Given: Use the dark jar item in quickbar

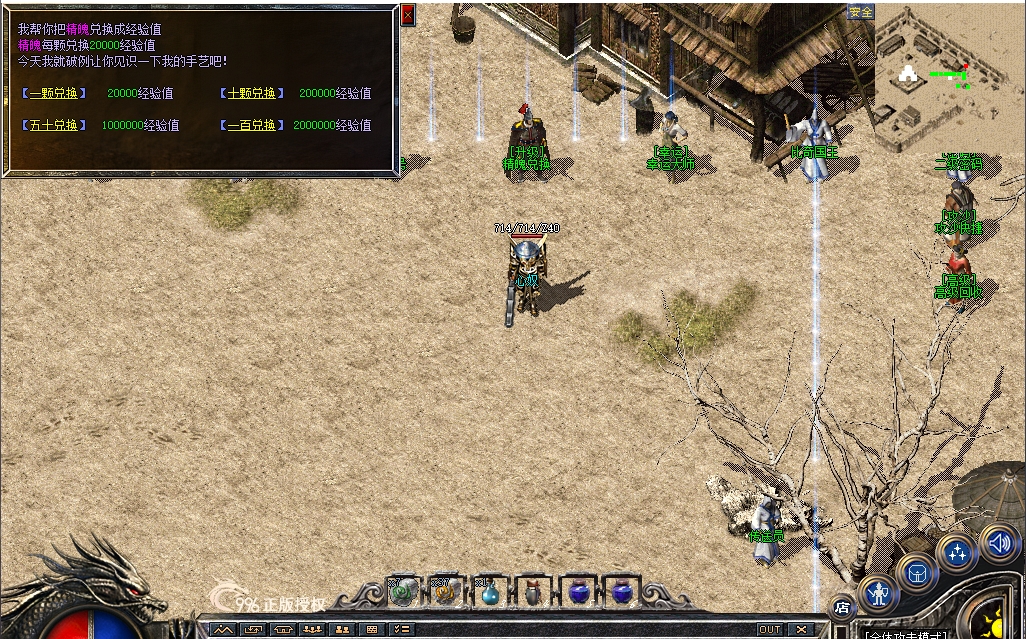Looking at the screenshot, I should (x=533, y=593).
